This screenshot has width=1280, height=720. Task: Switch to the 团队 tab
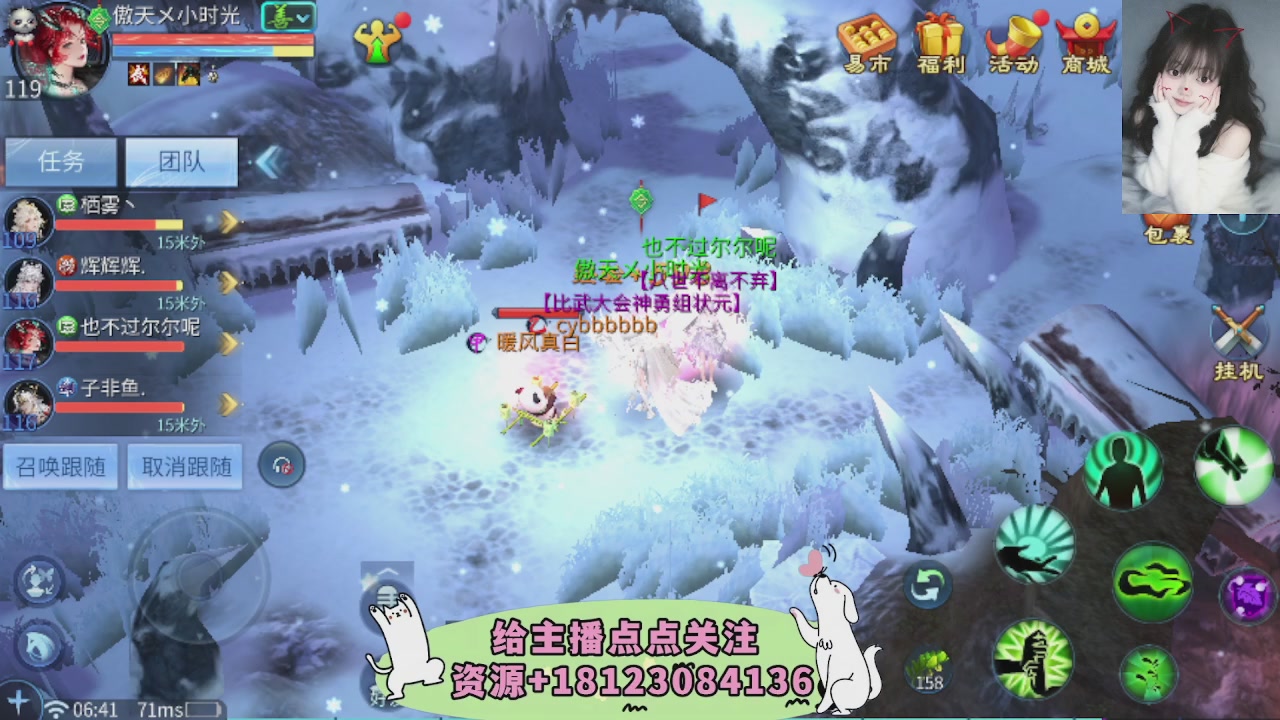(x=180, y=162)
